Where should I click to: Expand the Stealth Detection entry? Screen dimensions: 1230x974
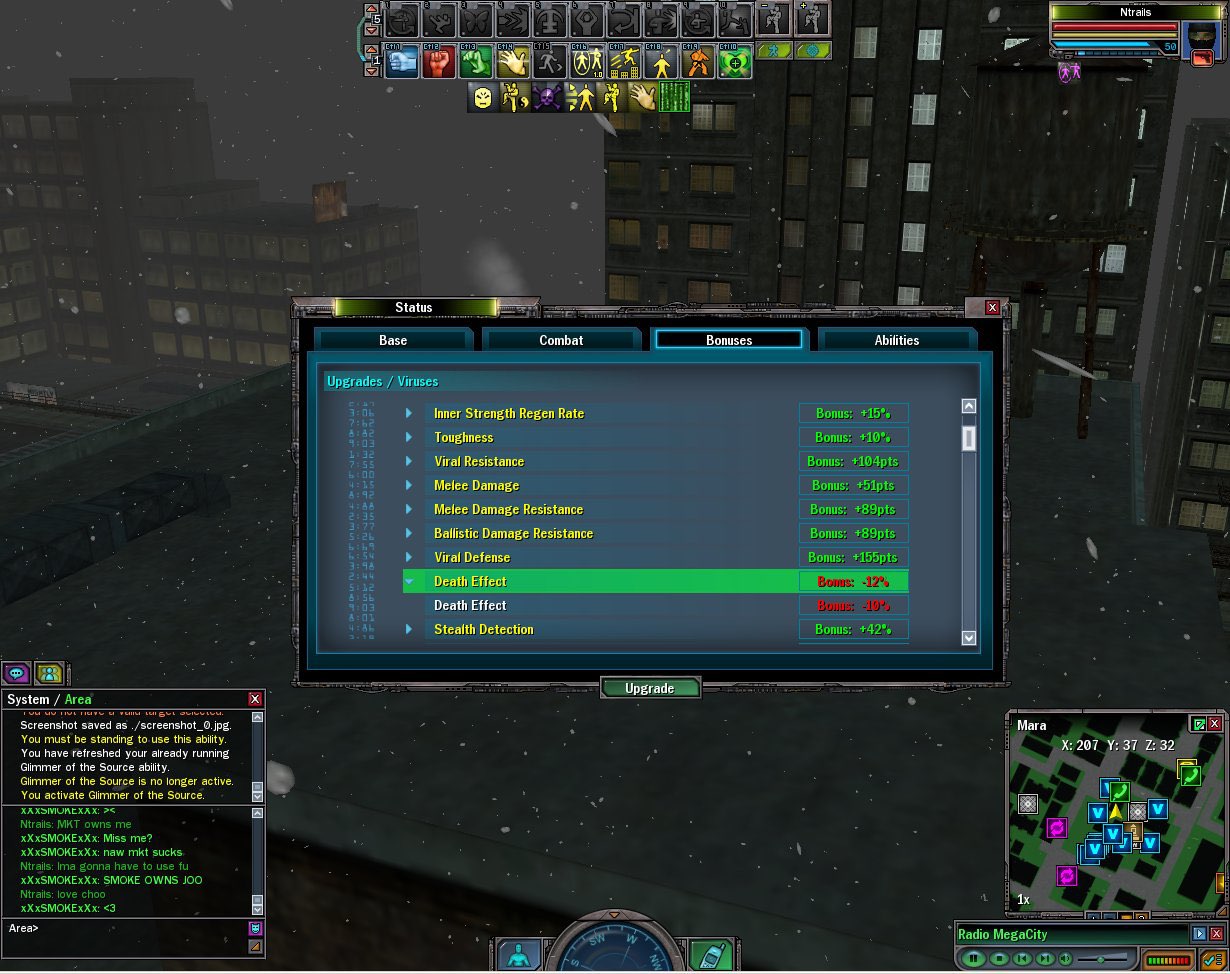(x=409, y=629)
